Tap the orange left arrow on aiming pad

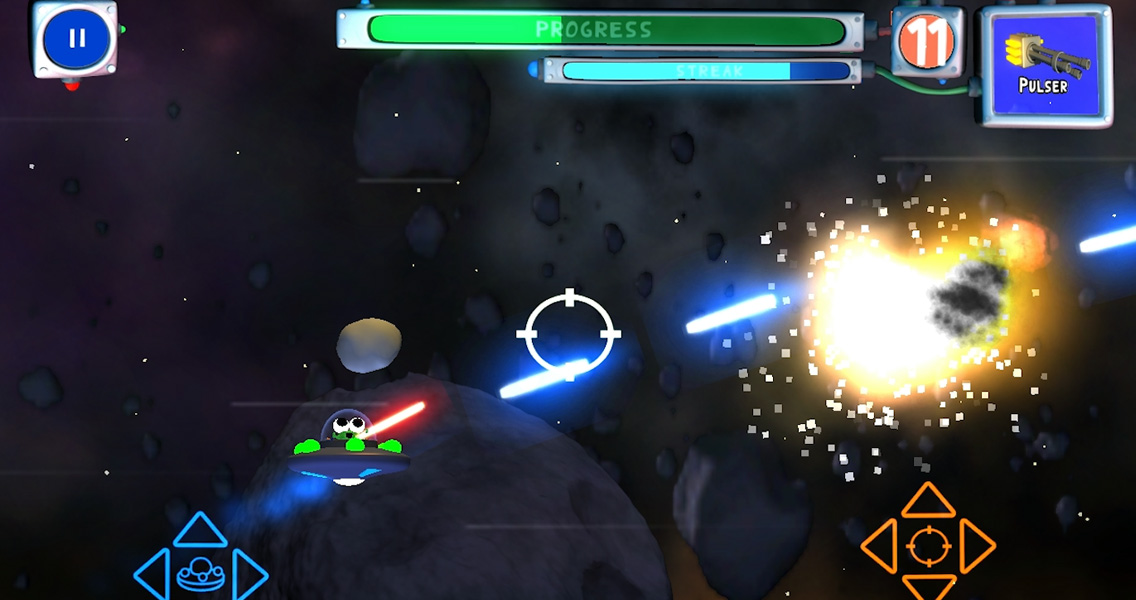[879, 546]
